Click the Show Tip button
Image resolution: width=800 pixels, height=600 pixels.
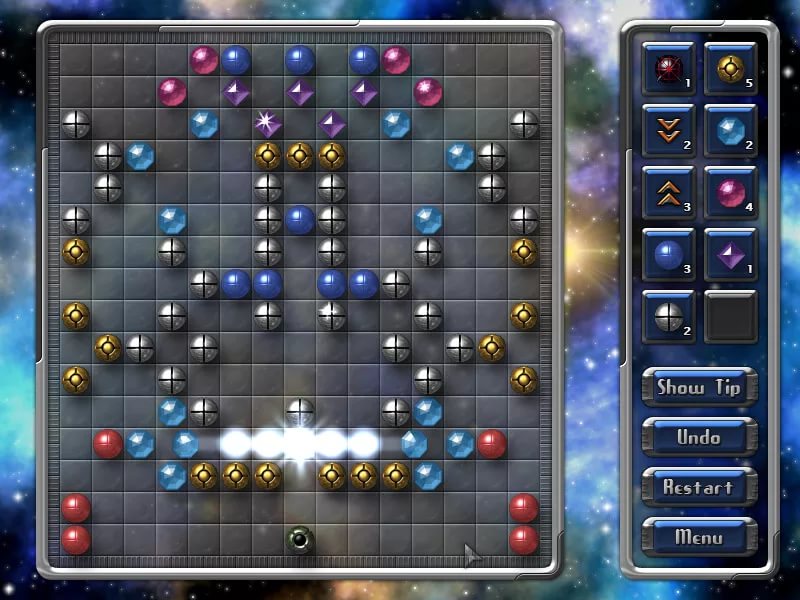click(x=698, y=387)
